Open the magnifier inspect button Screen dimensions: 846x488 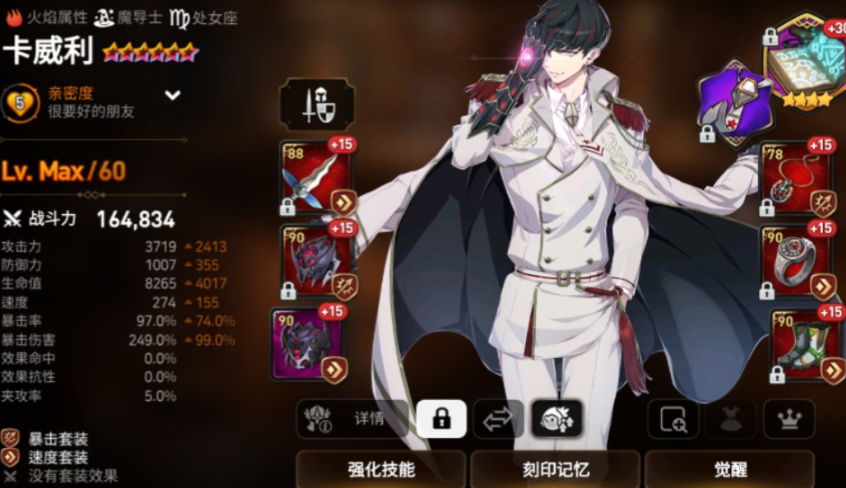[x=673, y=420]
